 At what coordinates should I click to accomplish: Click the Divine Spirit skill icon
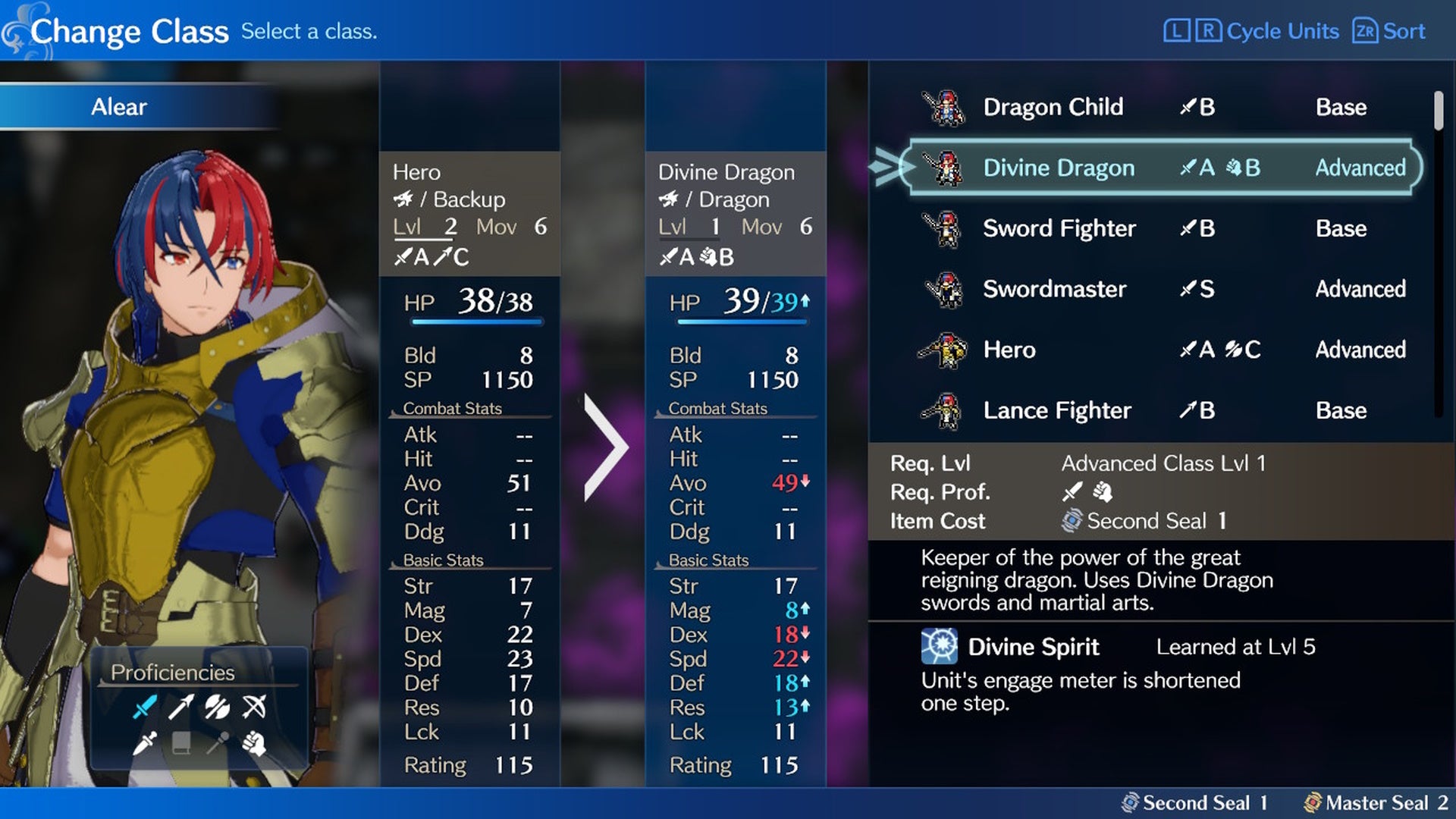coord(938,646)
